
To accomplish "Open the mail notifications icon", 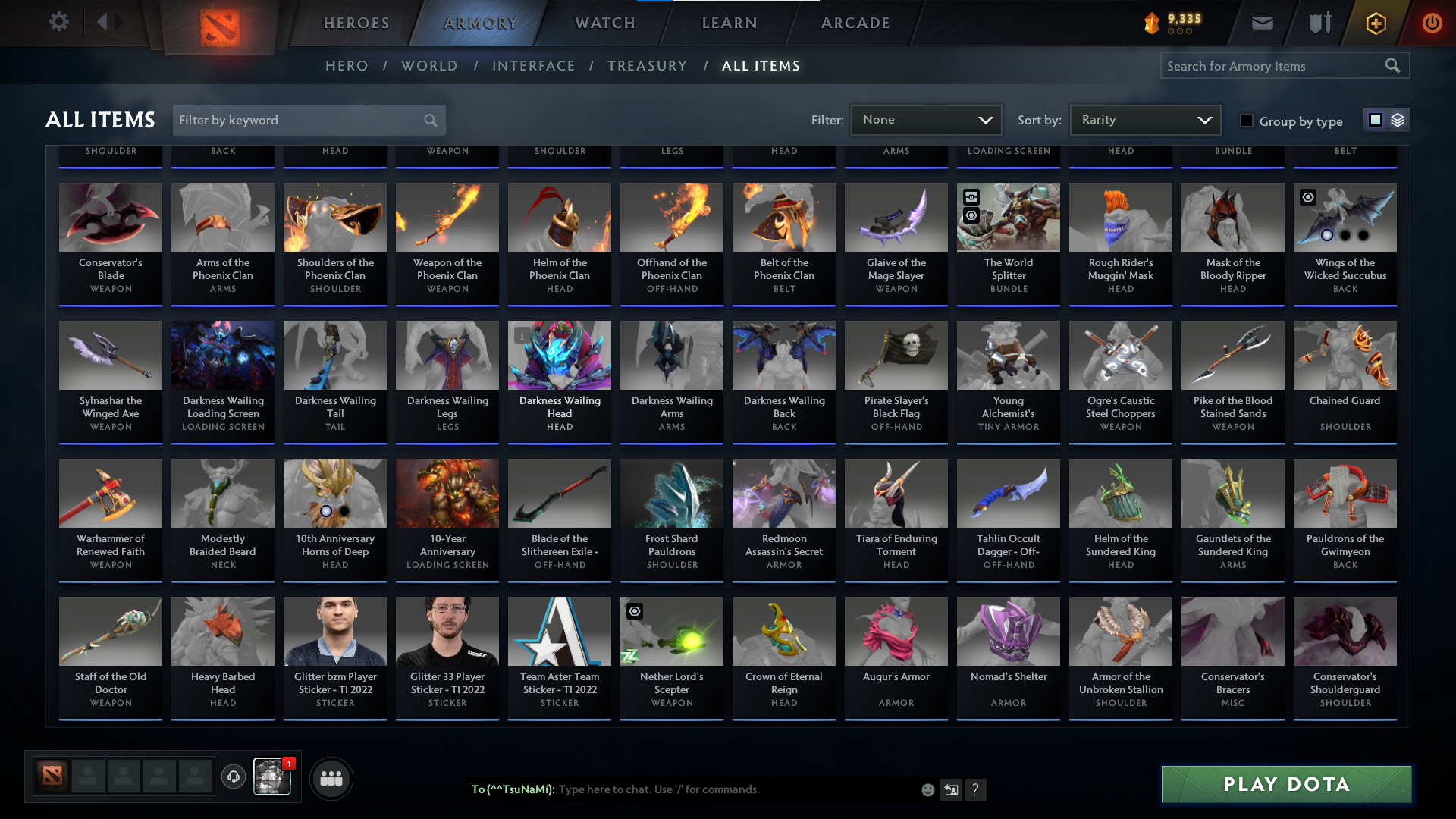I will (1261, 23).
